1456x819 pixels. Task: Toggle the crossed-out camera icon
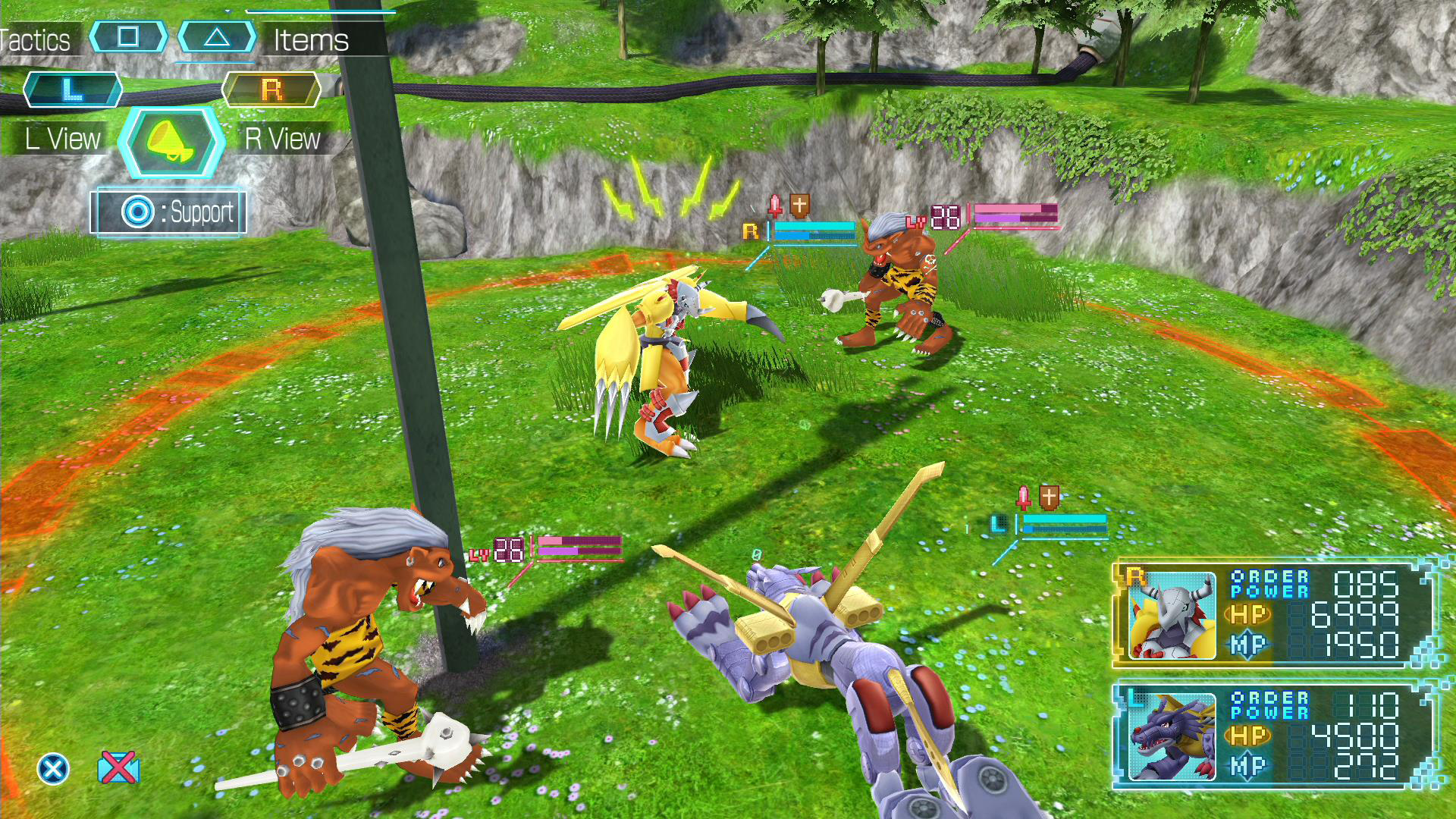tap(118, 765)
